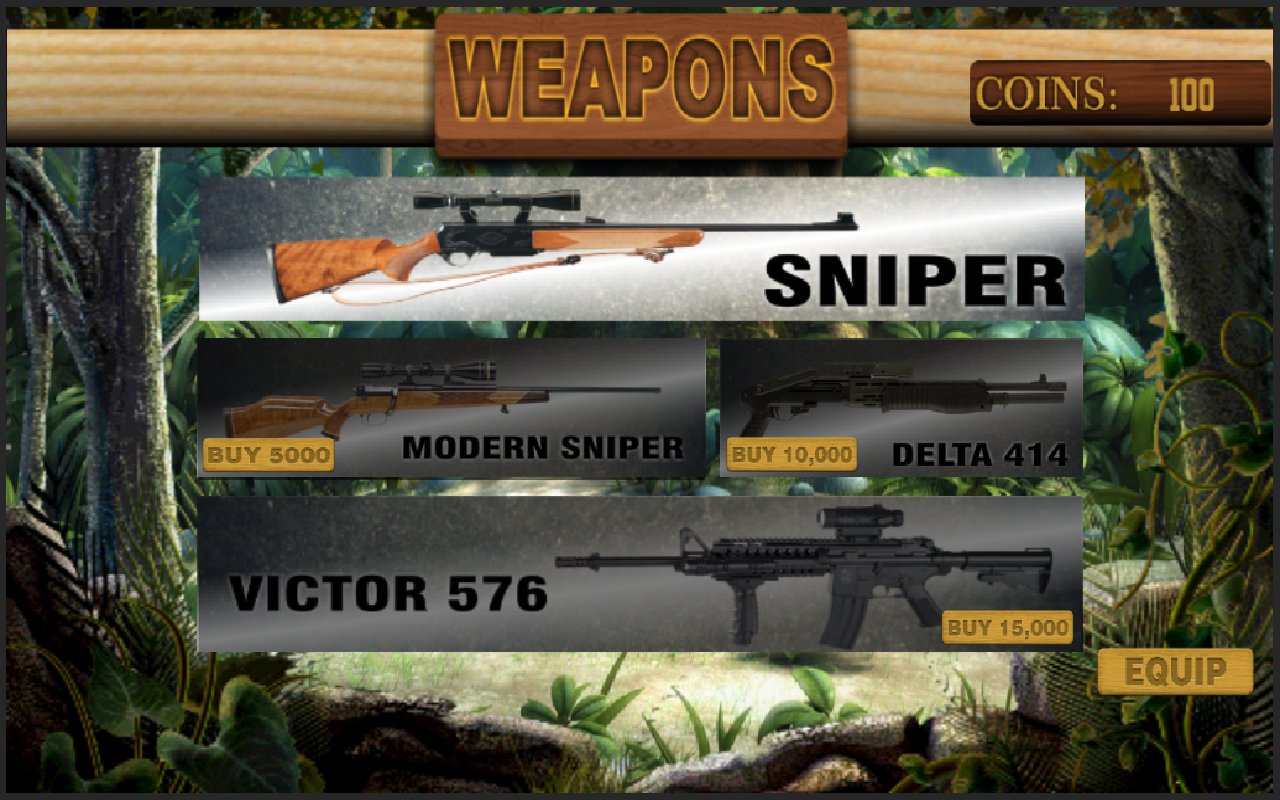
Task: Click the VICTOR 576 name label
Action: pyautogui.click(x=390, y=590)
